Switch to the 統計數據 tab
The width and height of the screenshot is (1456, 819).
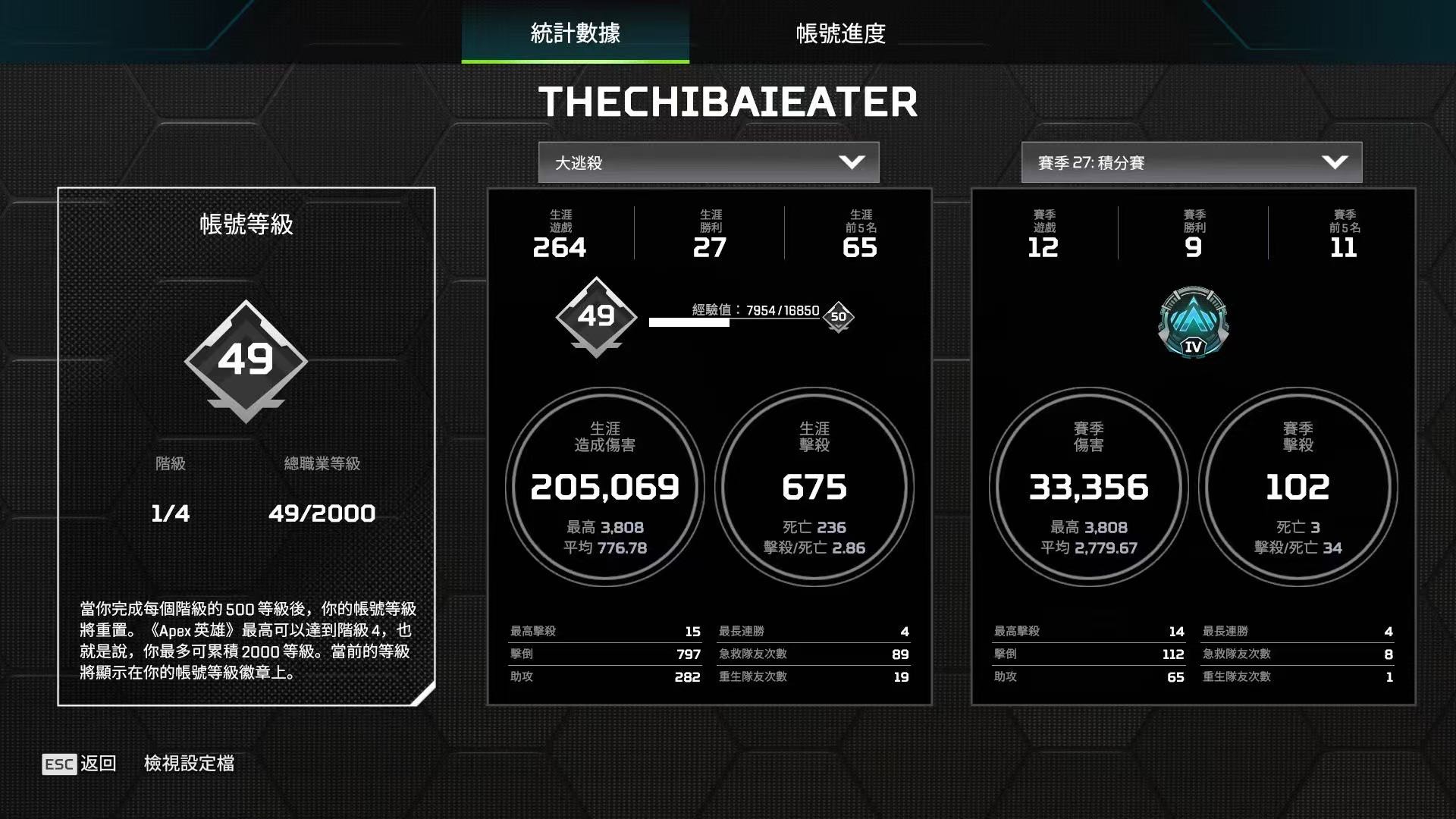[575, 33]
